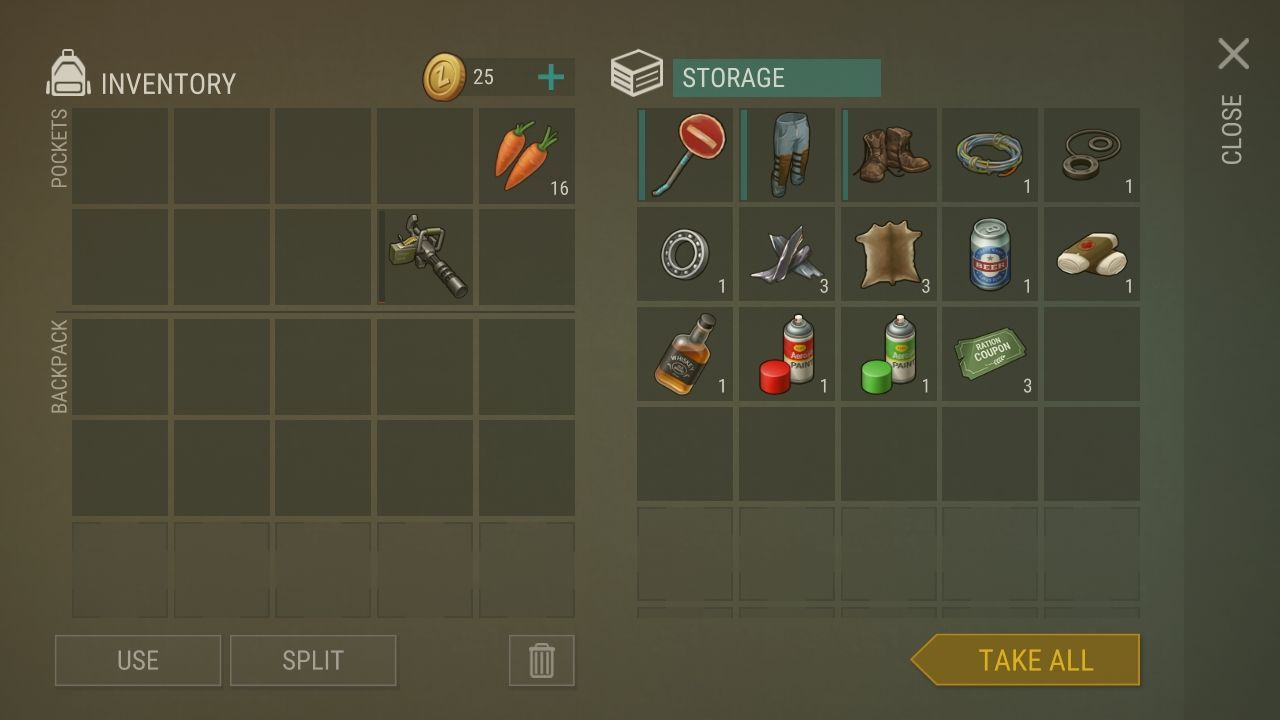This screenshot has height=720, width=1280.
Task: Select the whiskey bottle
Action: tap(685, 354)
